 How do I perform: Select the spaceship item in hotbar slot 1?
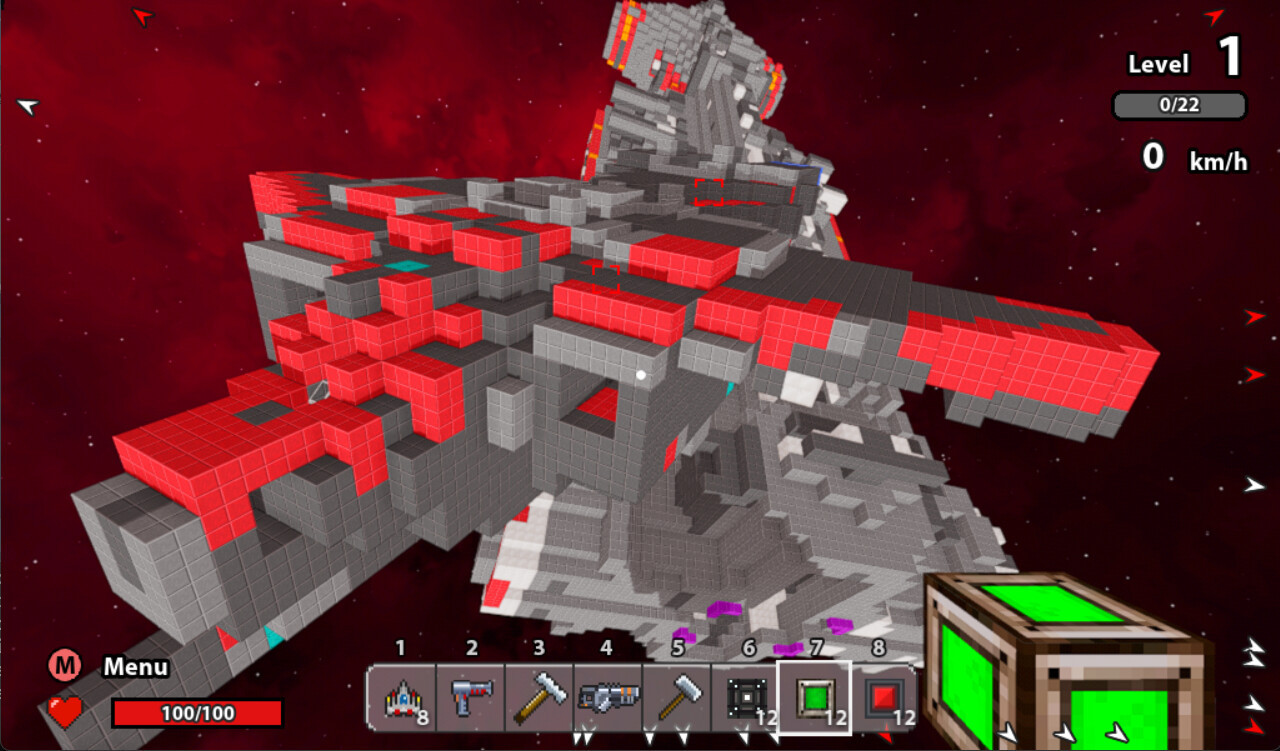click(x=401, y=698)
